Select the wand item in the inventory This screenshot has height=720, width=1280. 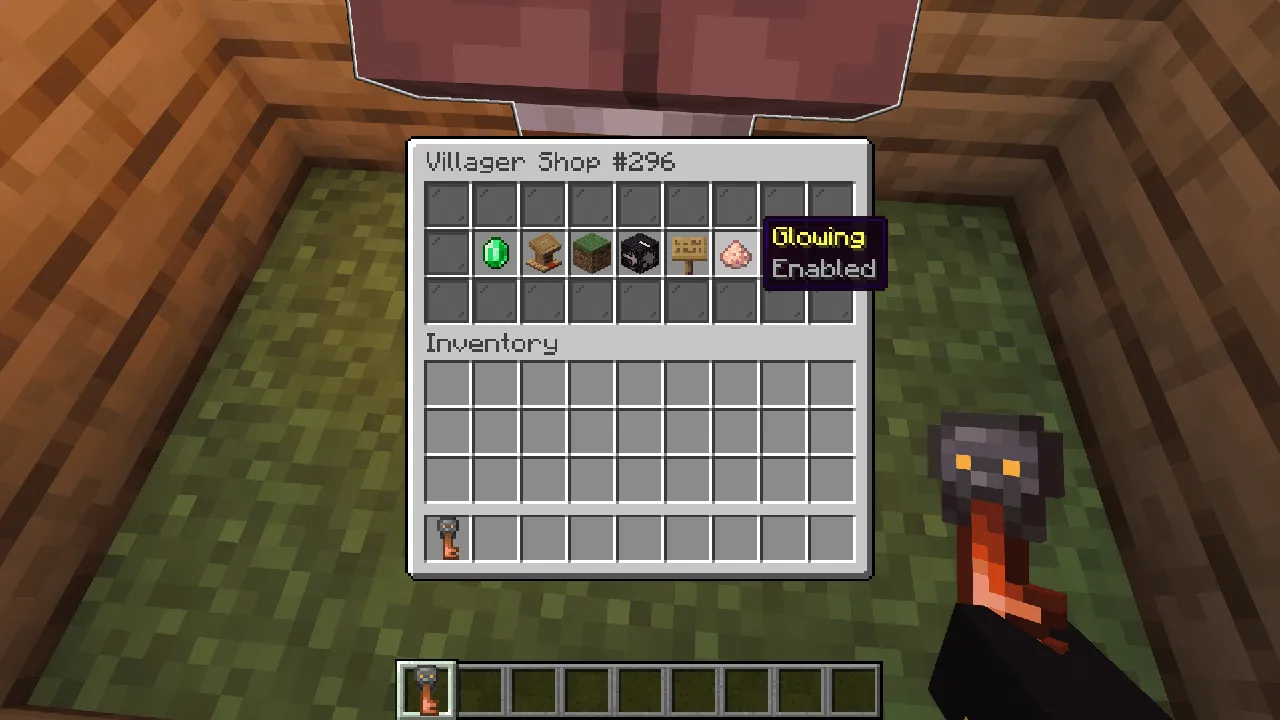(x=446, y=537)
